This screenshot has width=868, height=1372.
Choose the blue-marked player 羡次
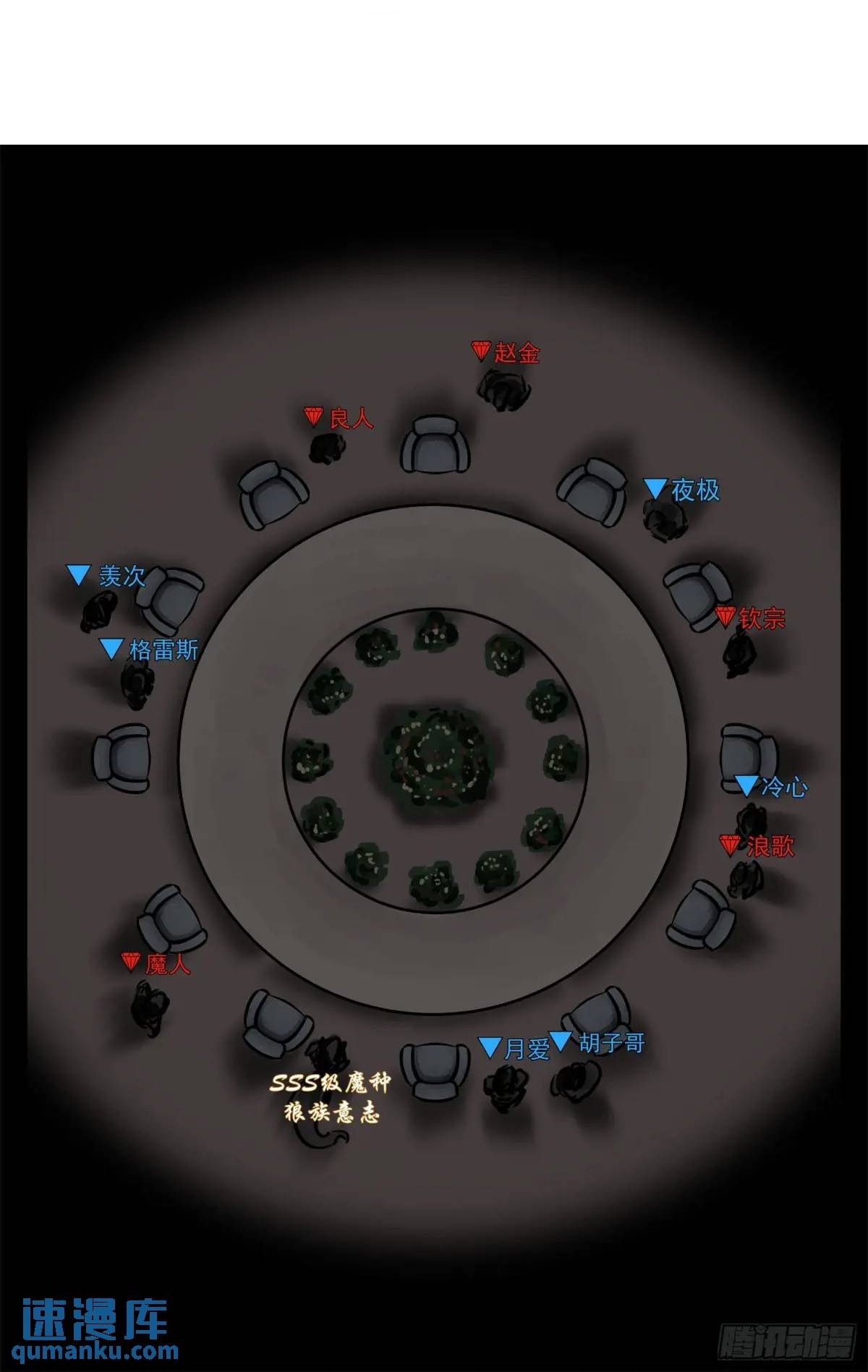pos(98,611)
